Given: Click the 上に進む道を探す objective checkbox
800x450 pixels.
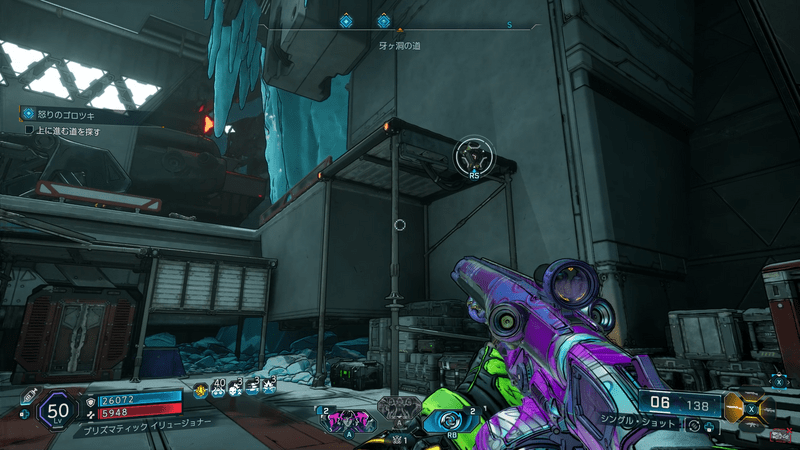Looking at the screenshot, I should [29, 131].
